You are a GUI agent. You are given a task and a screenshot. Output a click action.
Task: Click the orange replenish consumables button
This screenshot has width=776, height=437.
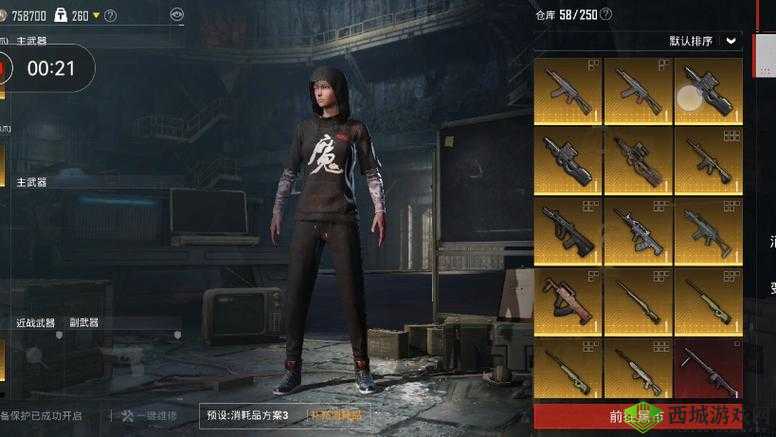[335, 415]
